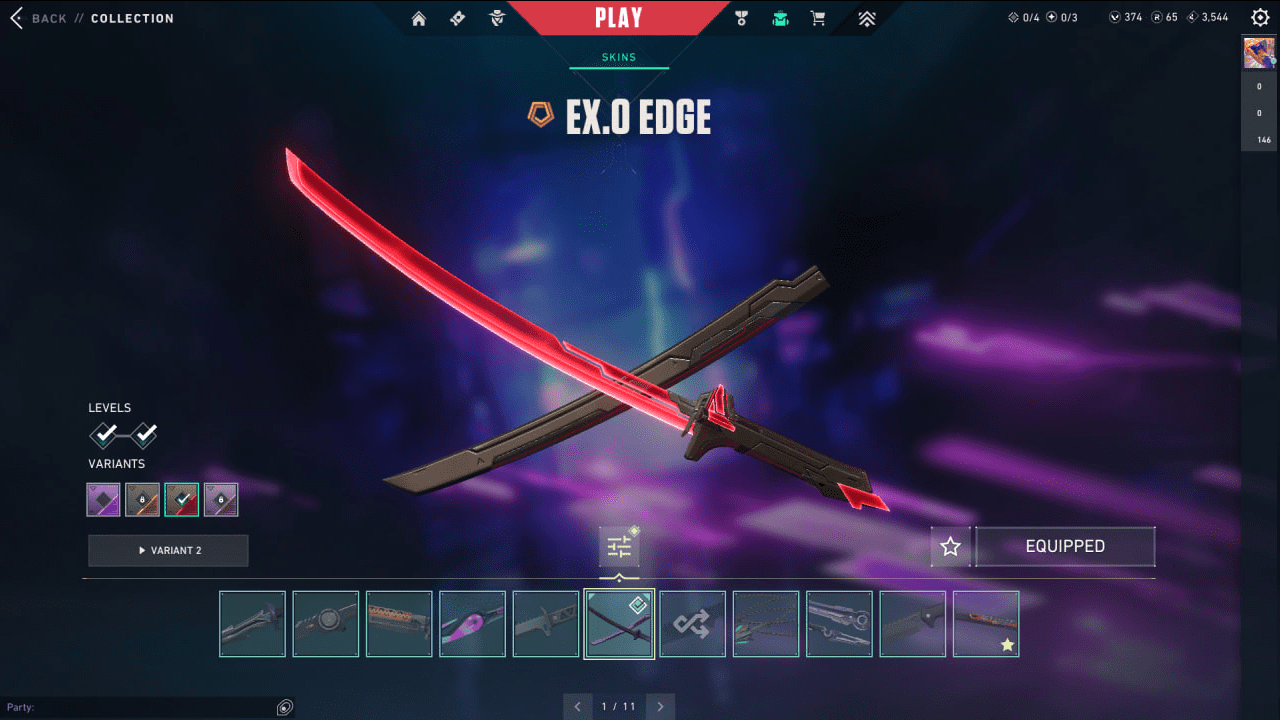Open game Settings gear icon

pos(1259,16)
